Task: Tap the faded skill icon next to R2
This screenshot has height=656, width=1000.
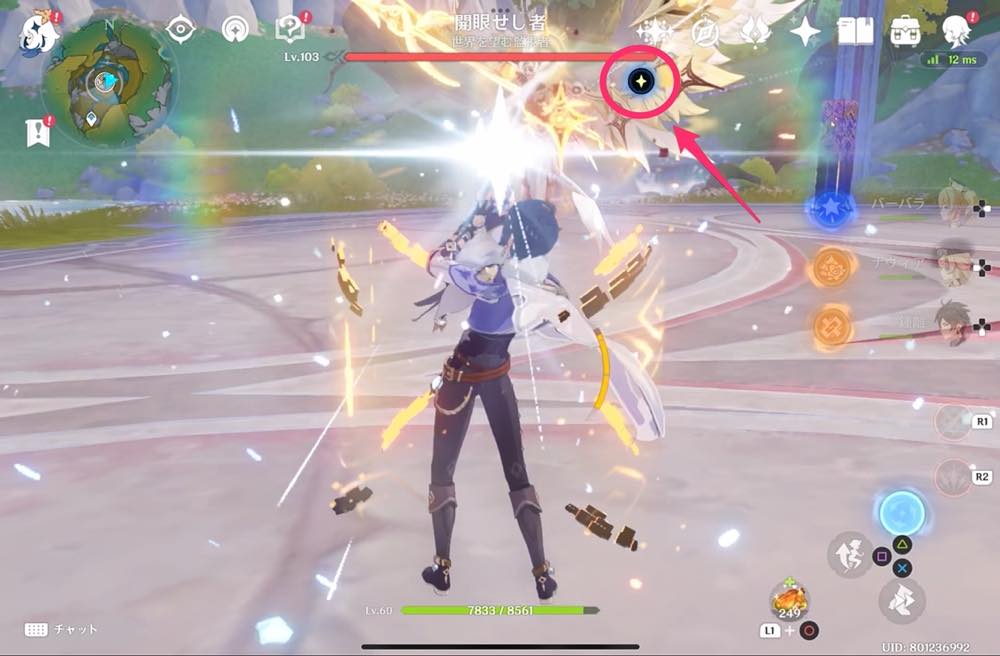Action: click(x=951, y=478)
